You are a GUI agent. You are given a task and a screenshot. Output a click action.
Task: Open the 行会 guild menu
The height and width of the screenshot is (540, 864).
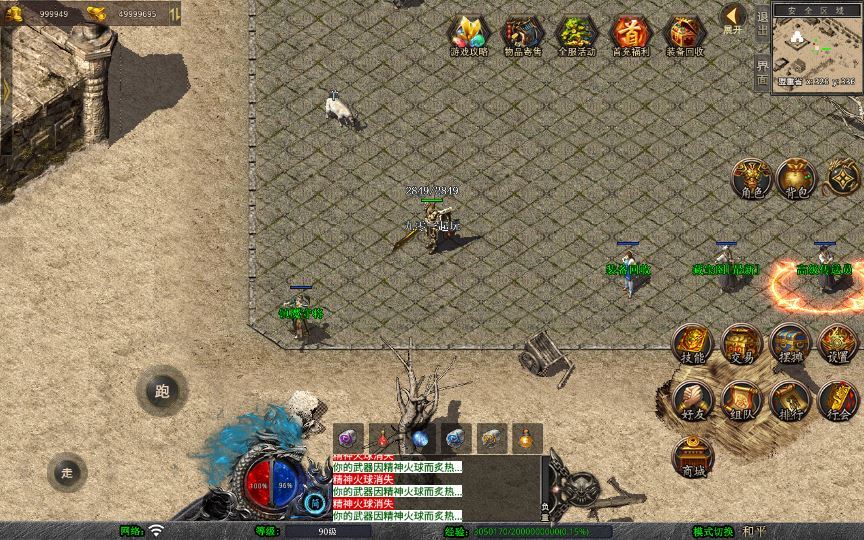[838, 400]
